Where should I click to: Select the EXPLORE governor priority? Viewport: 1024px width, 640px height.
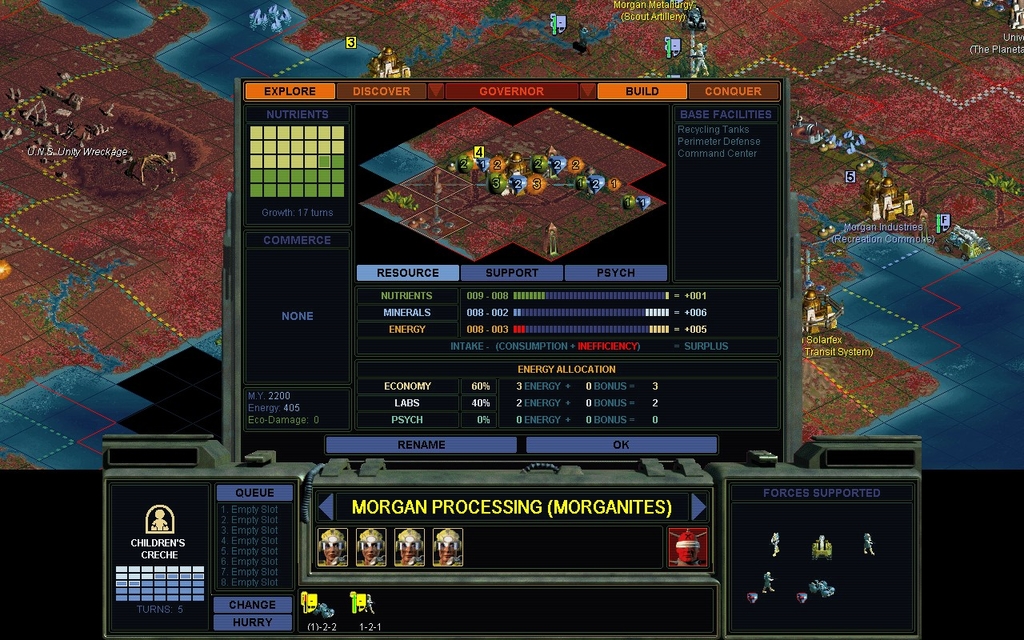tap(290, 91)
